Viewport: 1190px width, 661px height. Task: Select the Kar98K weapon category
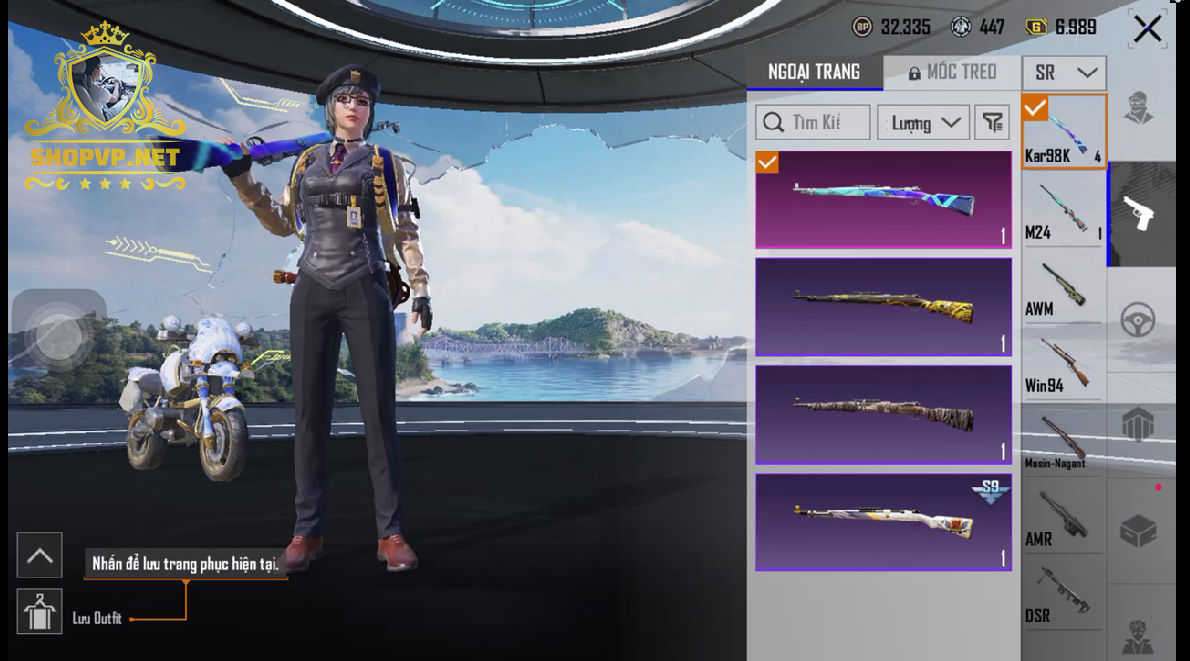pos(1063,132)
